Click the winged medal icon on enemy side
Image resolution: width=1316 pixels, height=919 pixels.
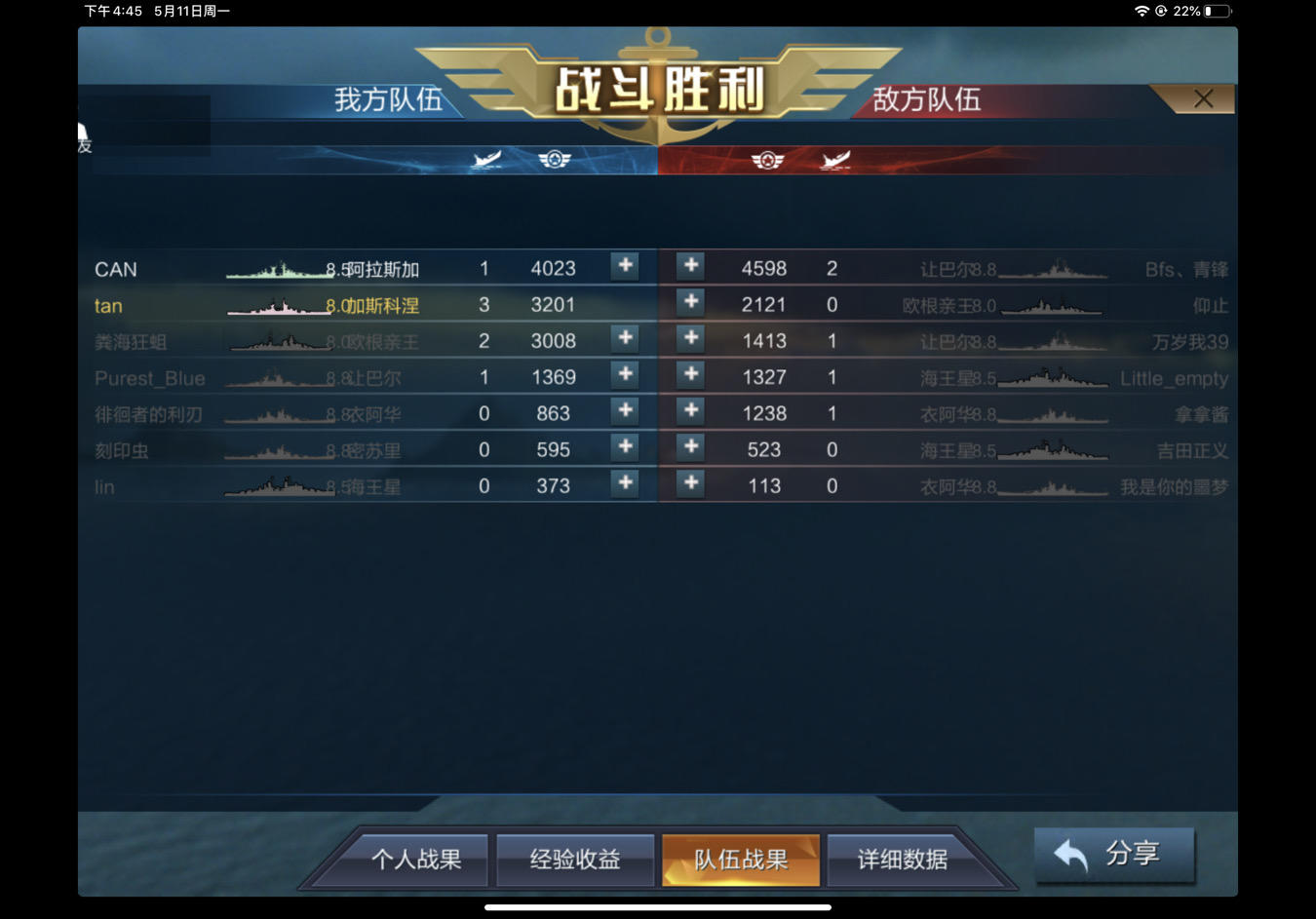(769, 160)
